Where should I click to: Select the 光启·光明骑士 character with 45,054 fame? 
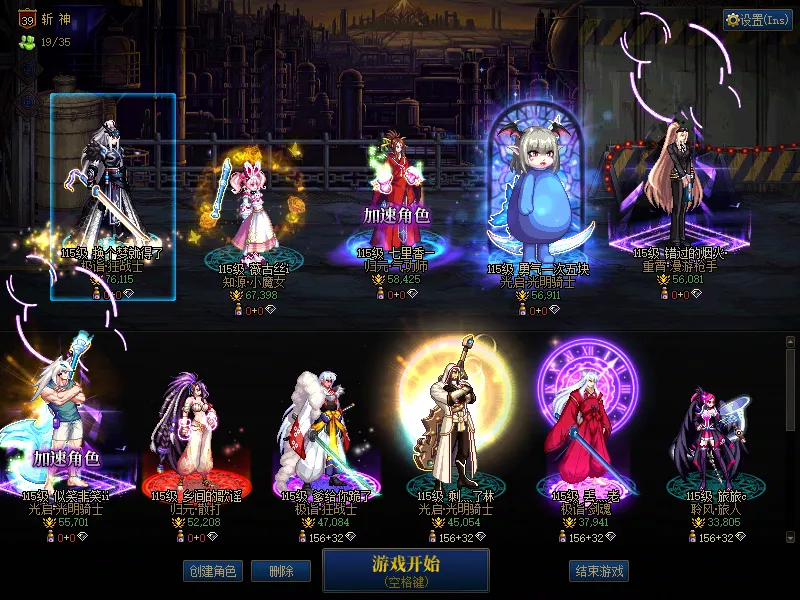(456, 440)
